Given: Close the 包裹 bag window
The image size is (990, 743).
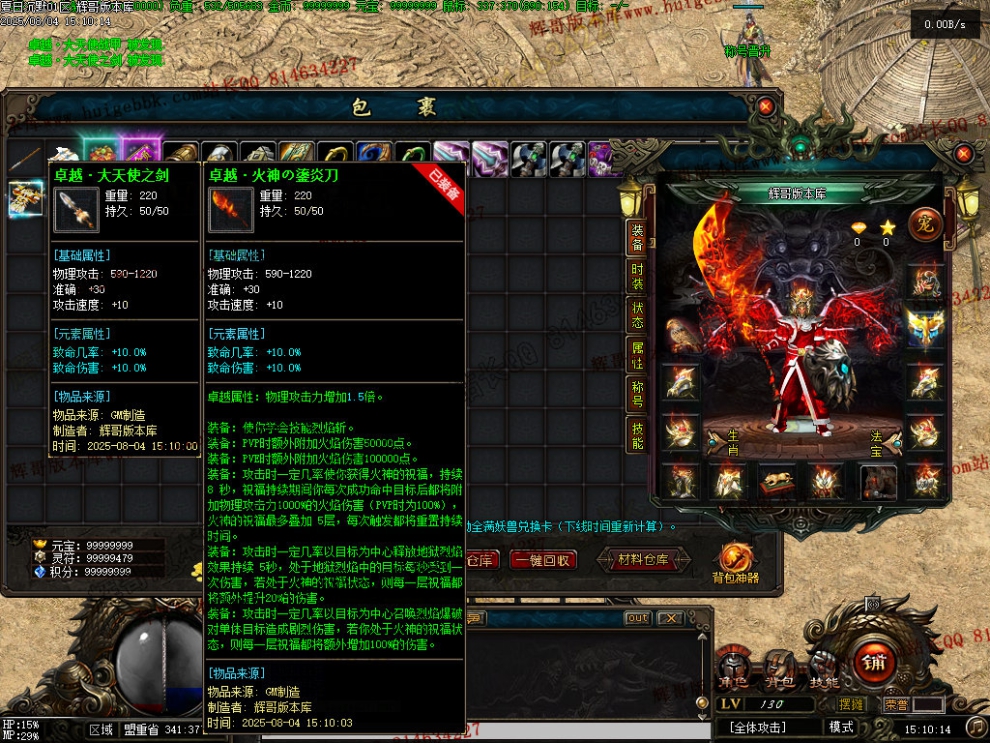Looking at the screenshot, I should tap(765, 106).
